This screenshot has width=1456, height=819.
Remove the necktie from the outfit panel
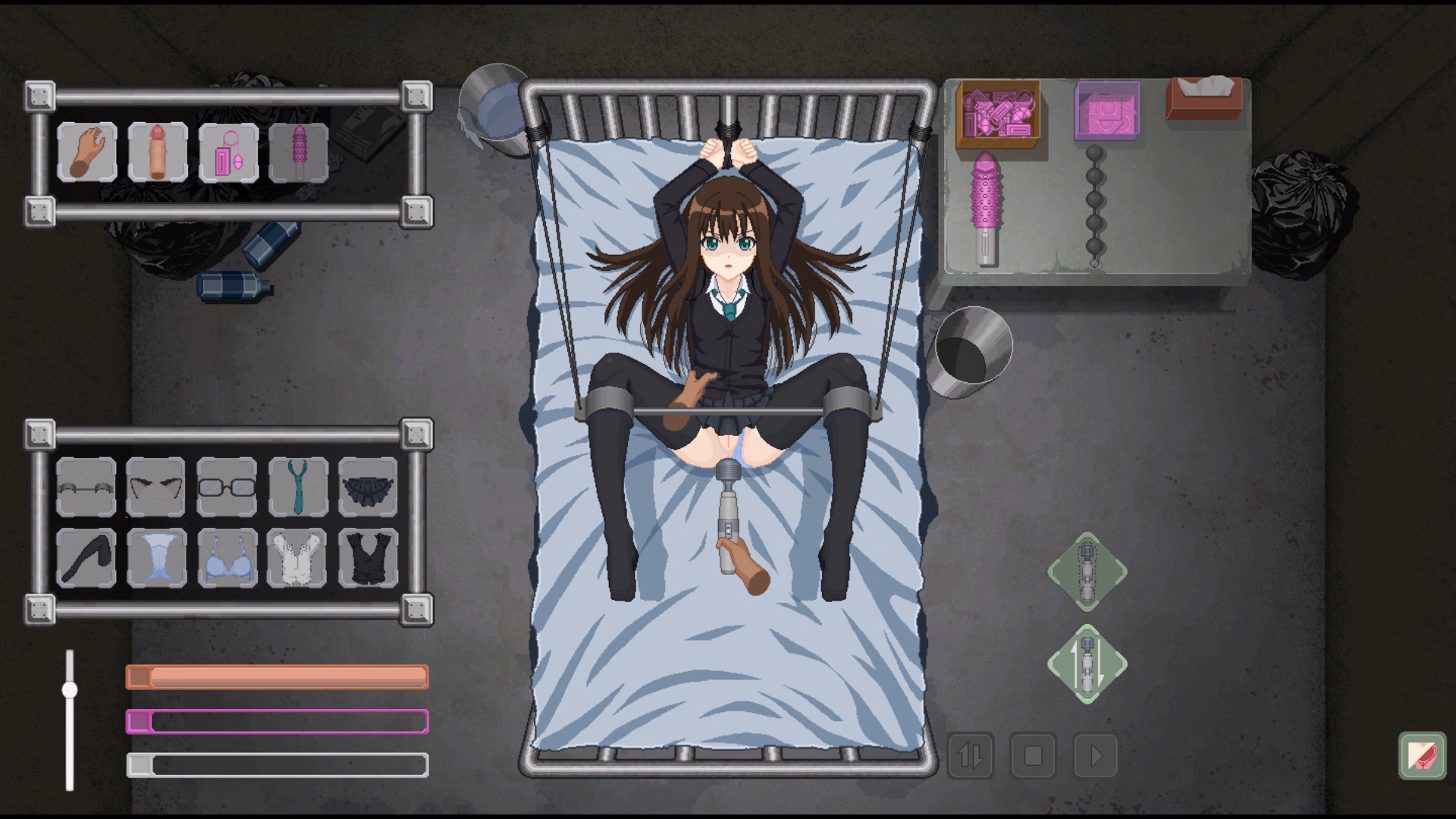tap(298, 488)
